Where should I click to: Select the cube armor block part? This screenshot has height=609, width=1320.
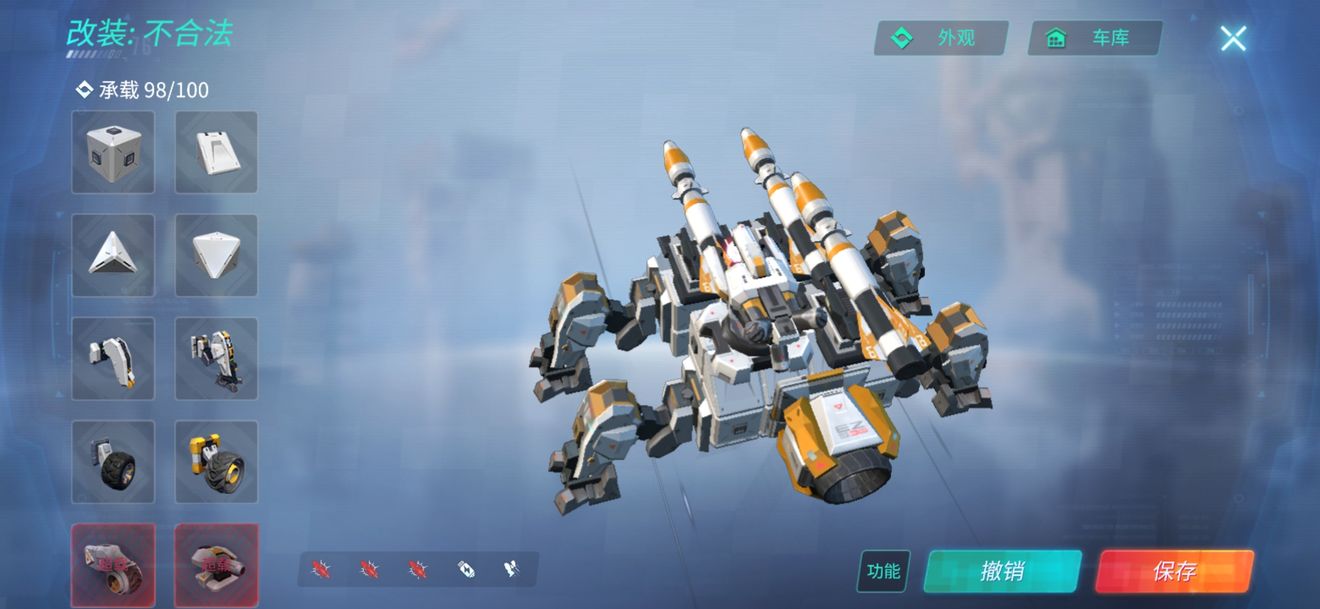(x=113, y=152)
